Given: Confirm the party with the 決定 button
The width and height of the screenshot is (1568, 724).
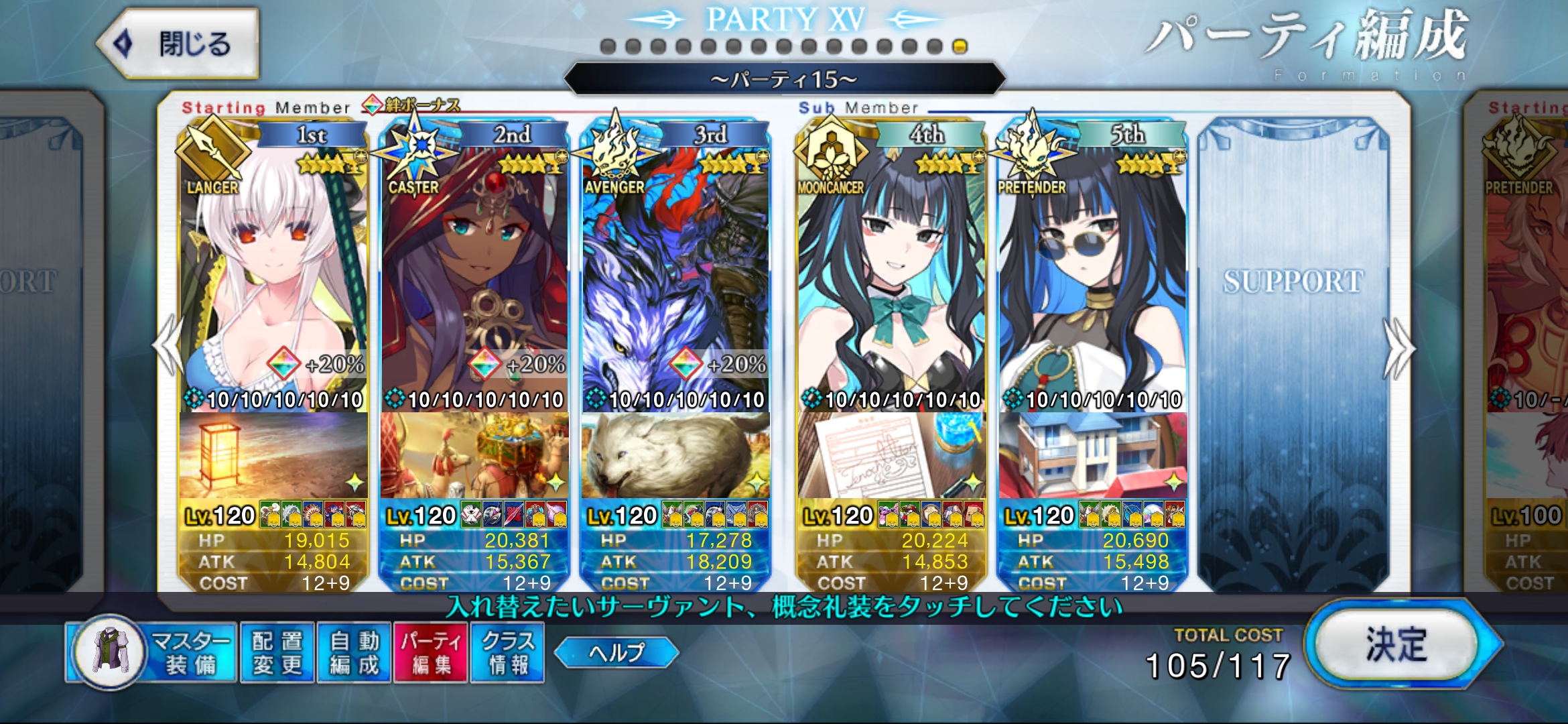Looking at the screenshot, I should pos(1398,645).
